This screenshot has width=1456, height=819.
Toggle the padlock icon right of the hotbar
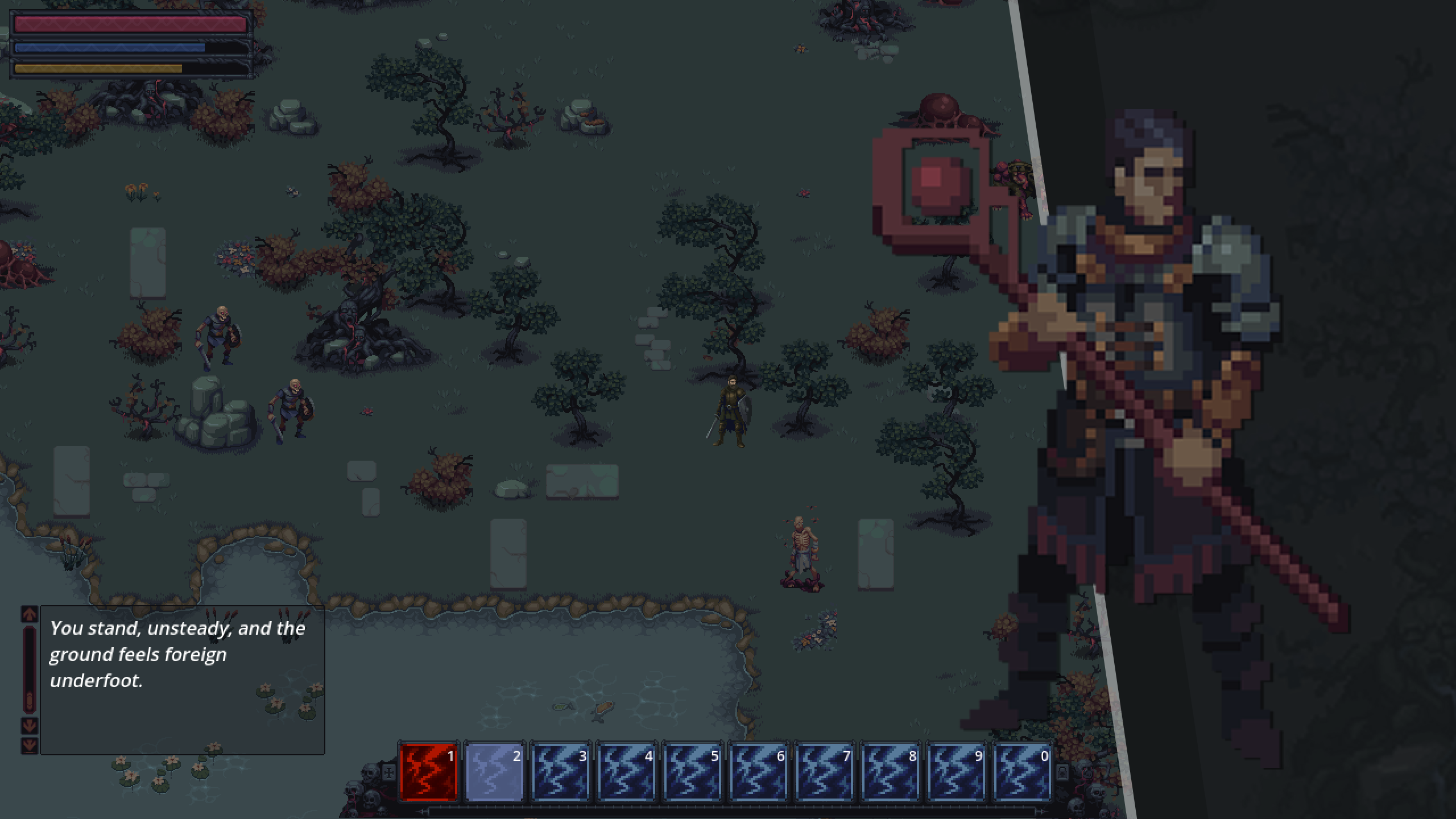[x=1062, y=772]
